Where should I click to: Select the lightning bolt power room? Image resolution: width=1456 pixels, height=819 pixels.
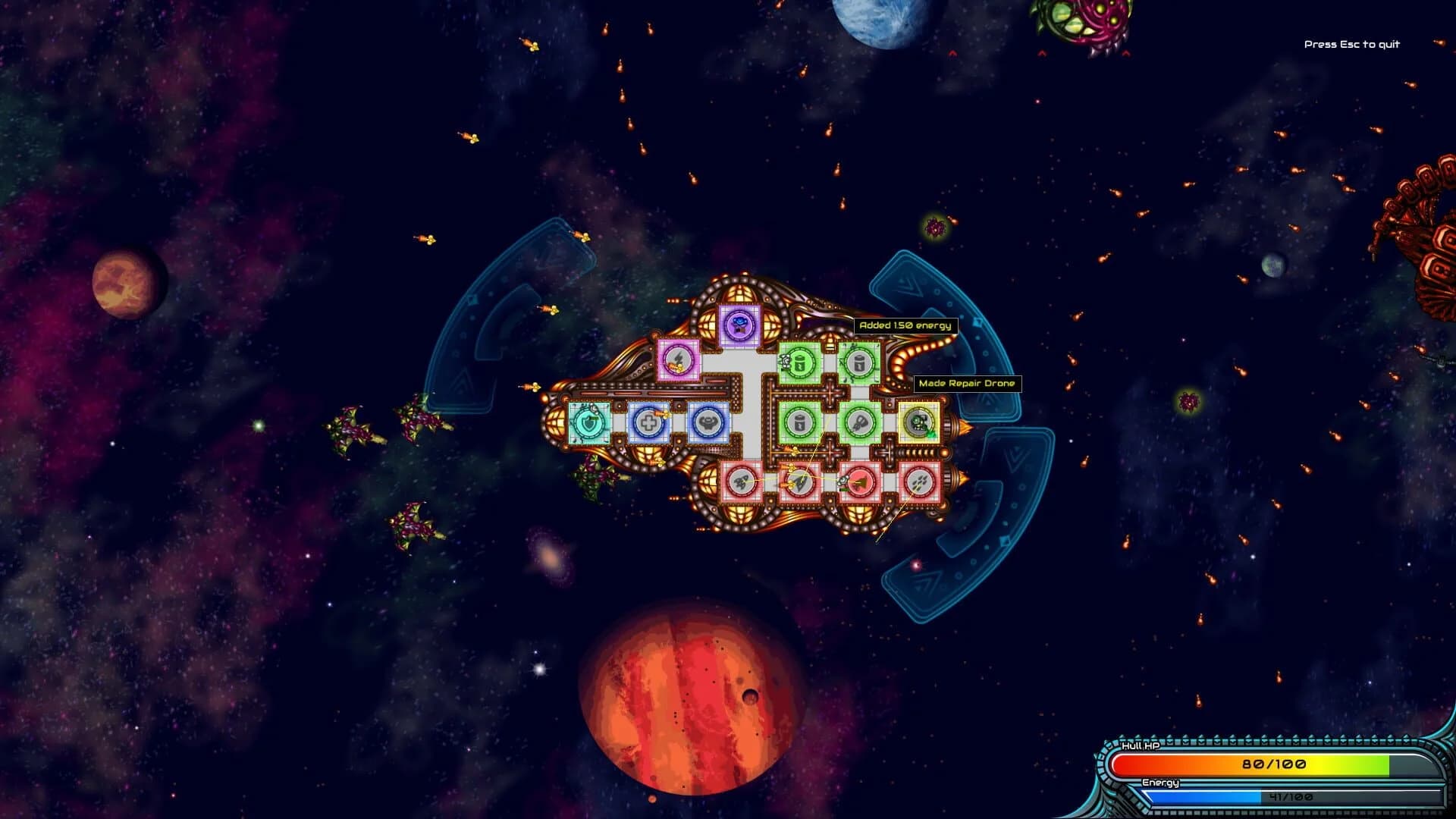[x=678, y=359]
